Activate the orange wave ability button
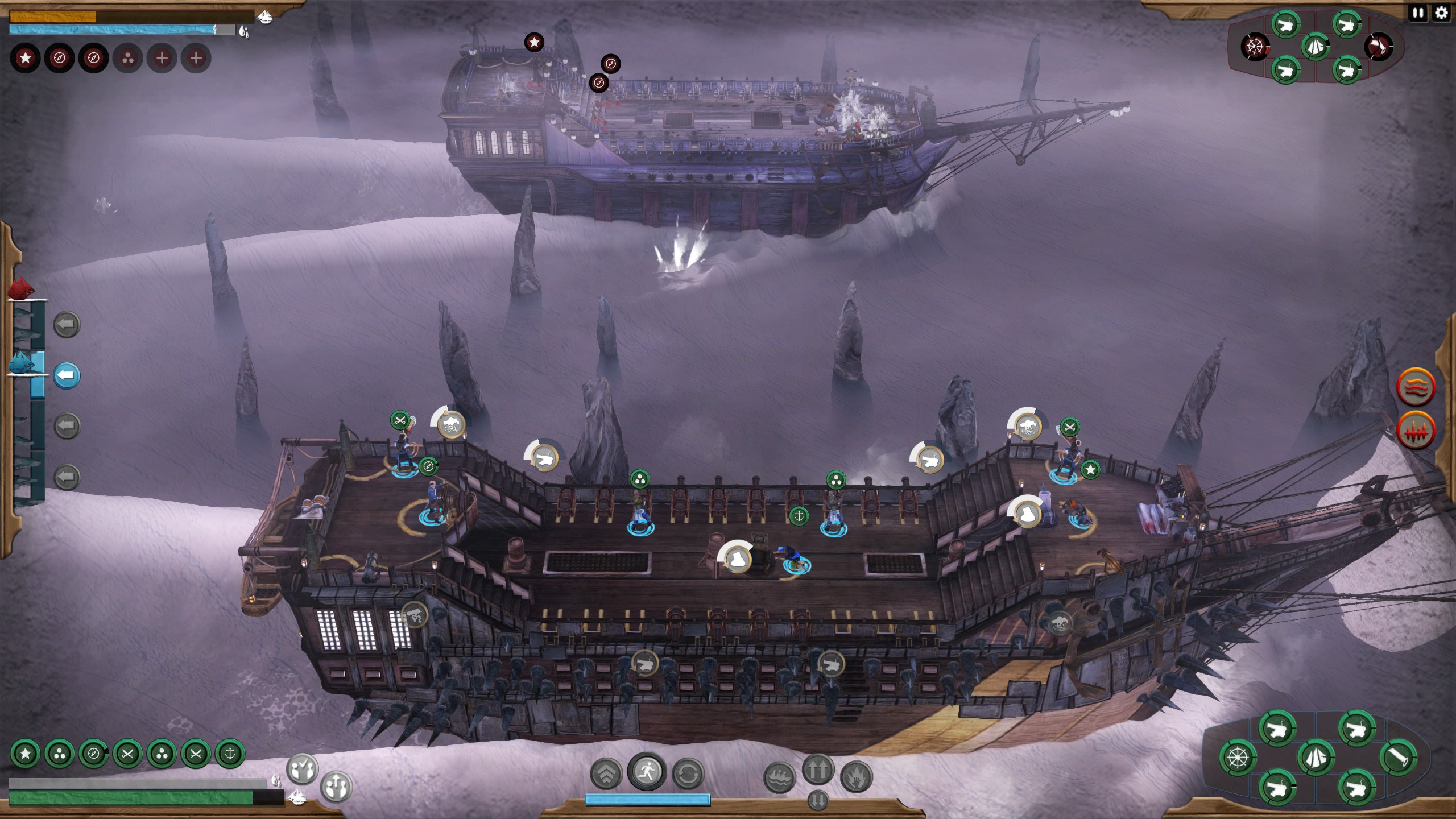Image resolution: width=1456 pixels, height=819 pixels. click(x=1416, y=387)
